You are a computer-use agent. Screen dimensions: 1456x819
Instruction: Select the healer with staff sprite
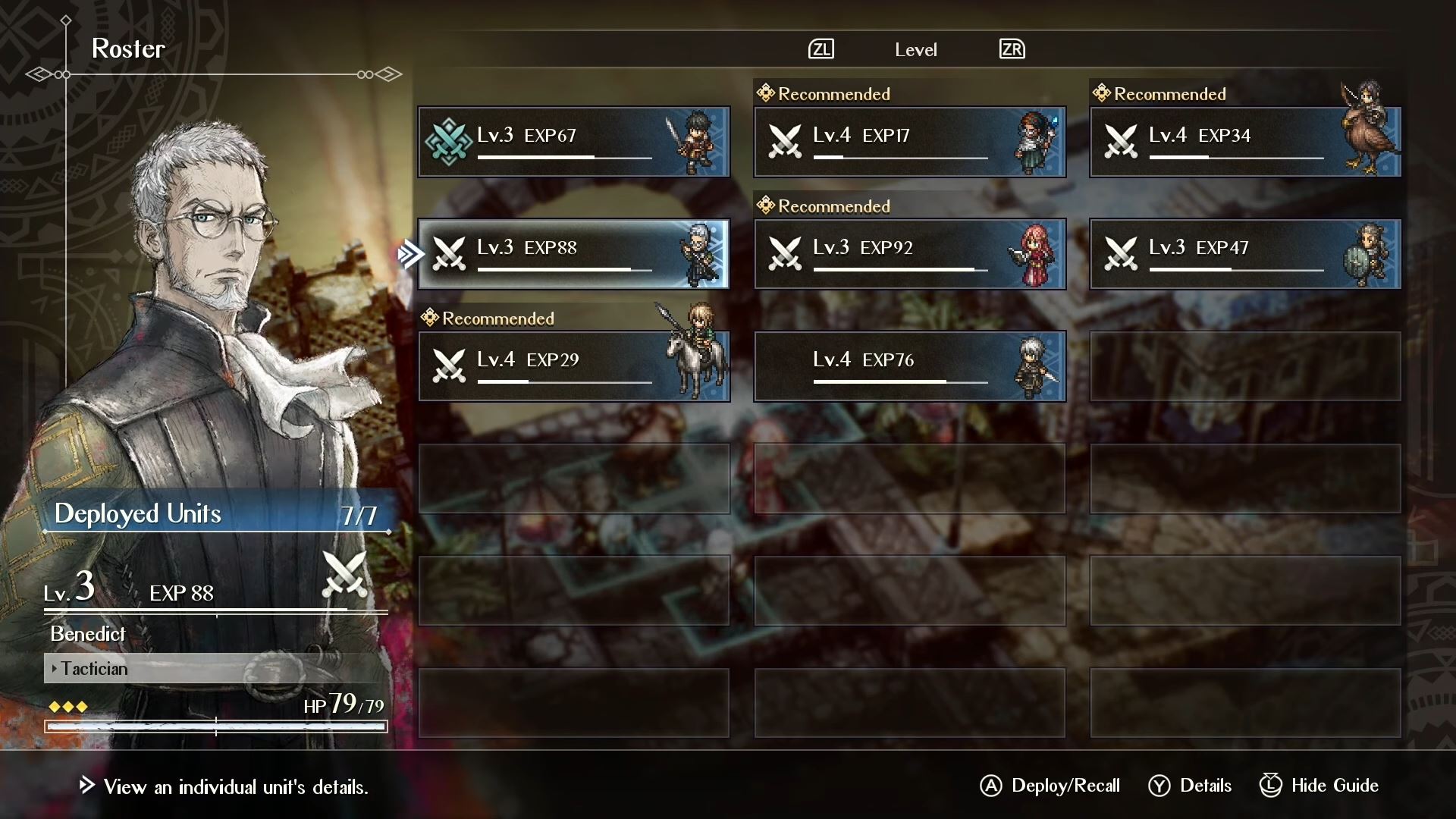(1033, 140)
